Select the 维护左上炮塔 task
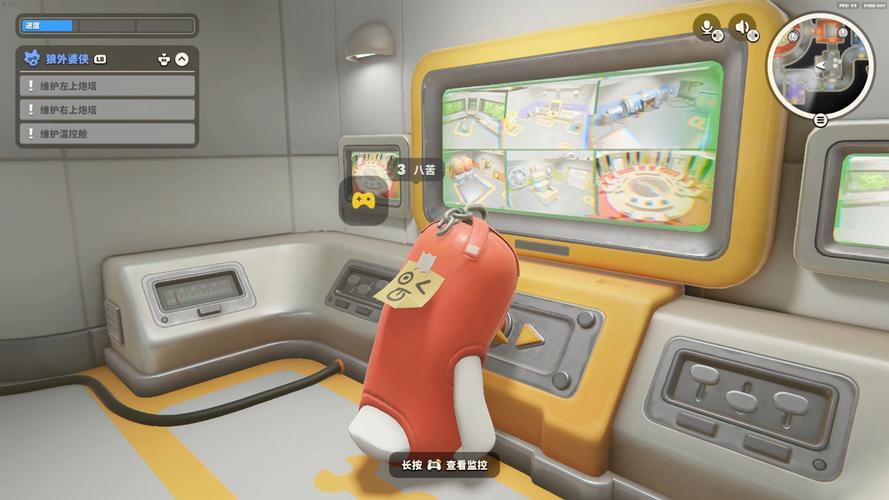This screenshot has width=889, height=500. [106, 86]
